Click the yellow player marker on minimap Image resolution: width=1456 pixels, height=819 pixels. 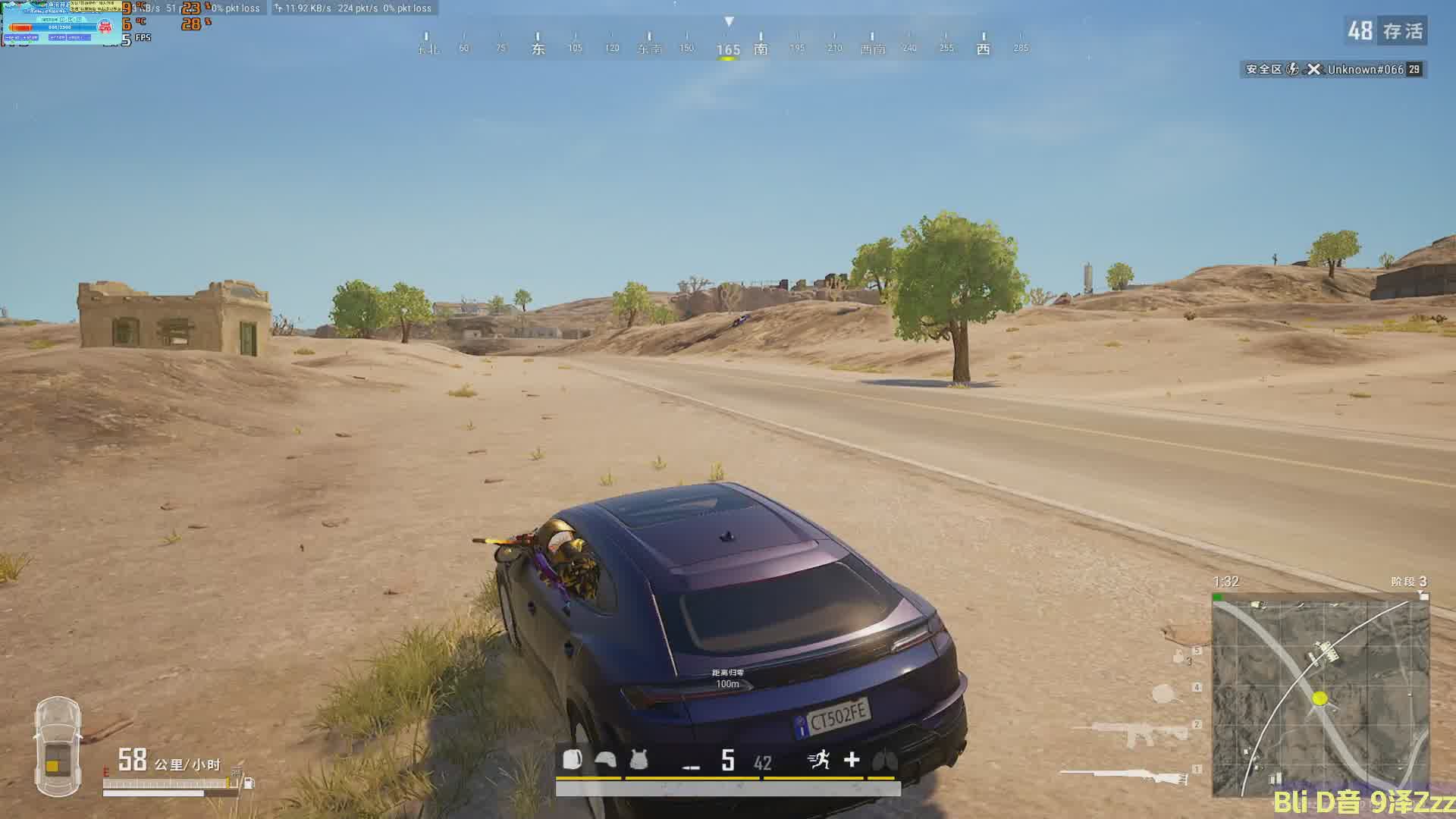[1320, 698]
